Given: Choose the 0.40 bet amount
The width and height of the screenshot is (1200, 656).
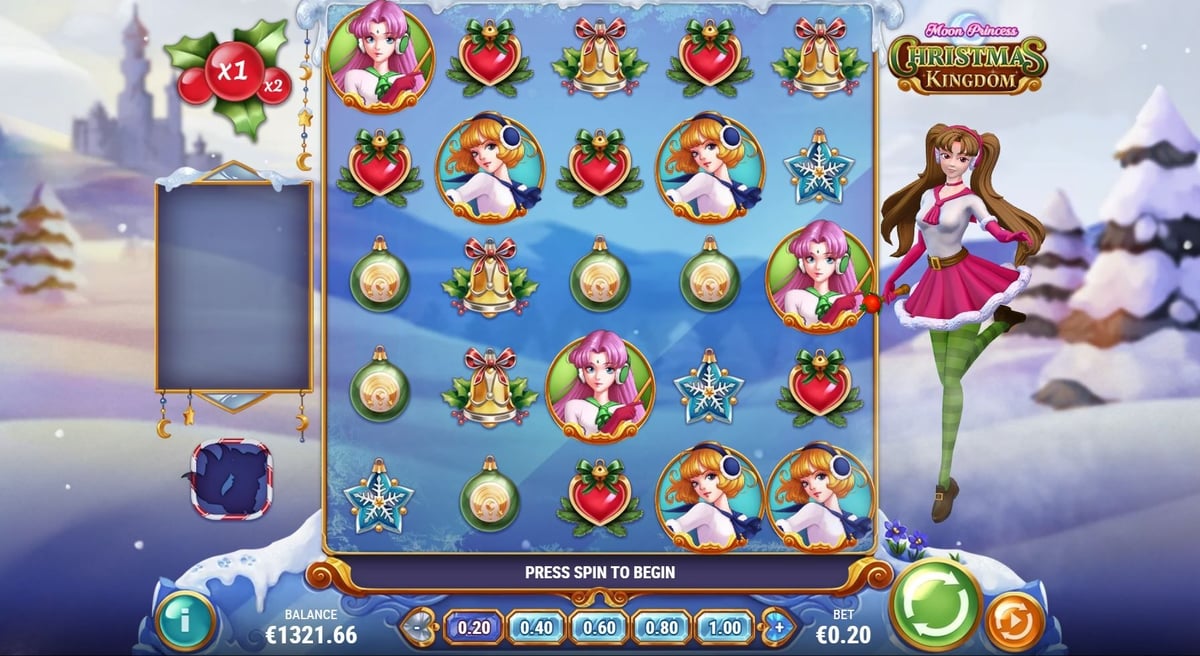Looking at the screenshot, I should (x=536, y=627).
